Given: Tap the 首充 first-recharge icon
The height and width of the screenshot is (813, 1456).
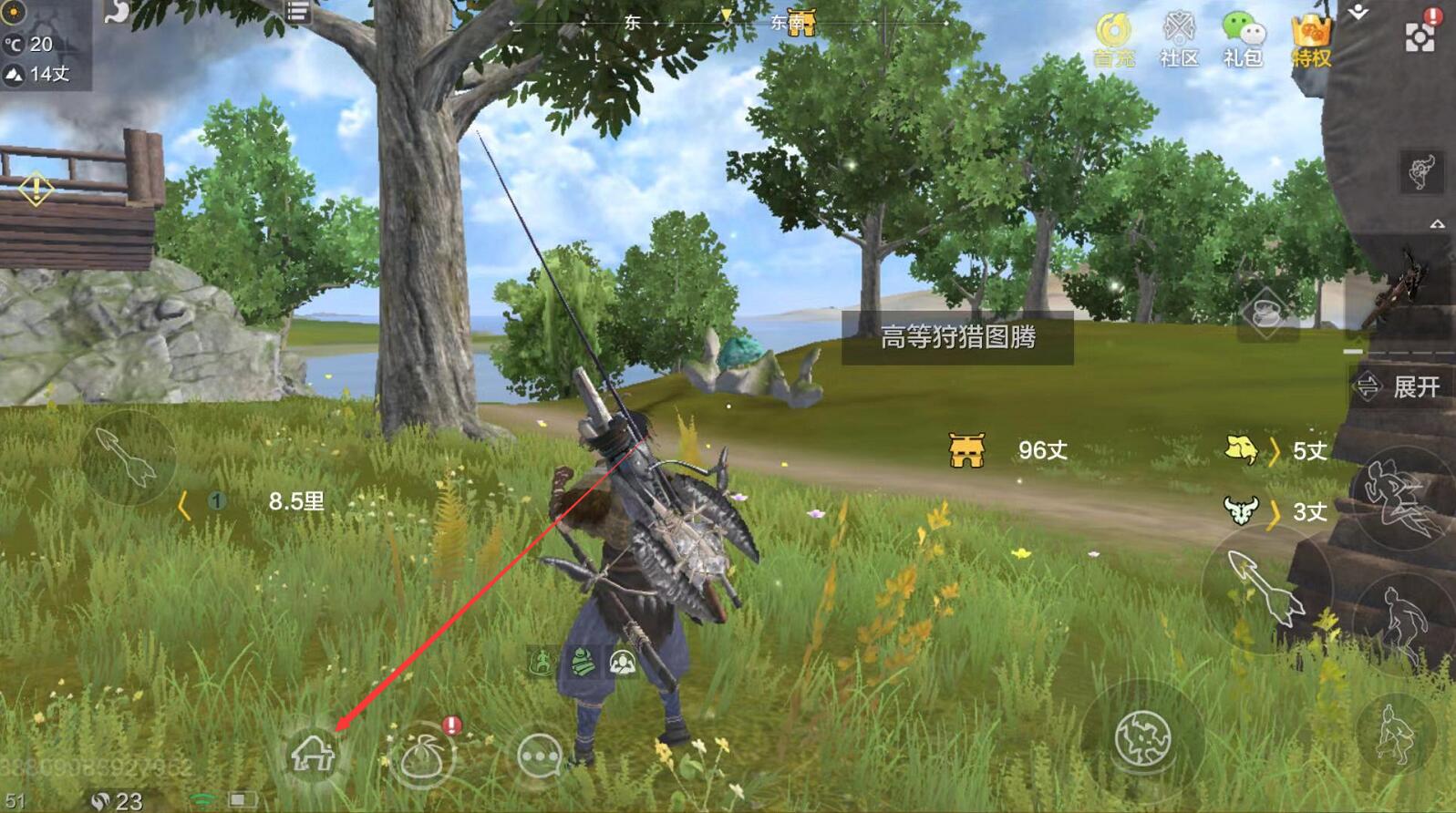Looking at the screenshot, I should [x=1113, y=38].
